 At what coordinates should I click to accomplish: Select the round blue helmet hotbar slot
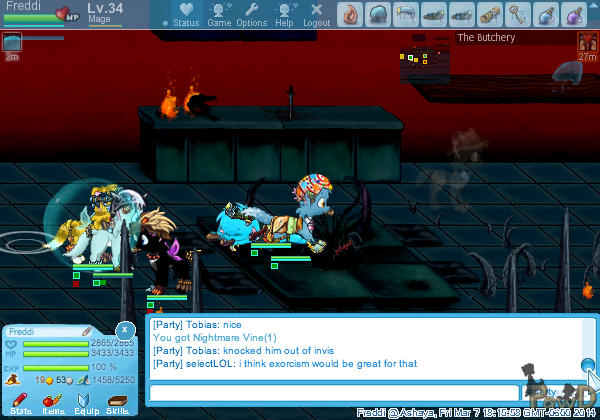click(x=378, y=14)
